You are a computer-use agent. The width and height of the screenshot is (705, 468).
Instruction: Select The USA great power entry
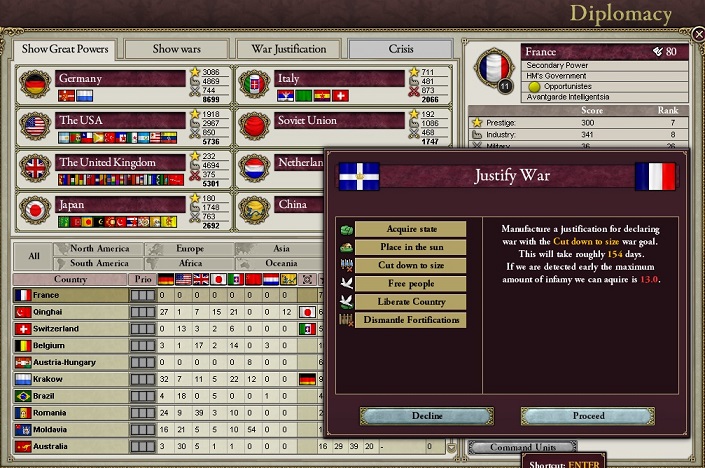tap(121, 121)
